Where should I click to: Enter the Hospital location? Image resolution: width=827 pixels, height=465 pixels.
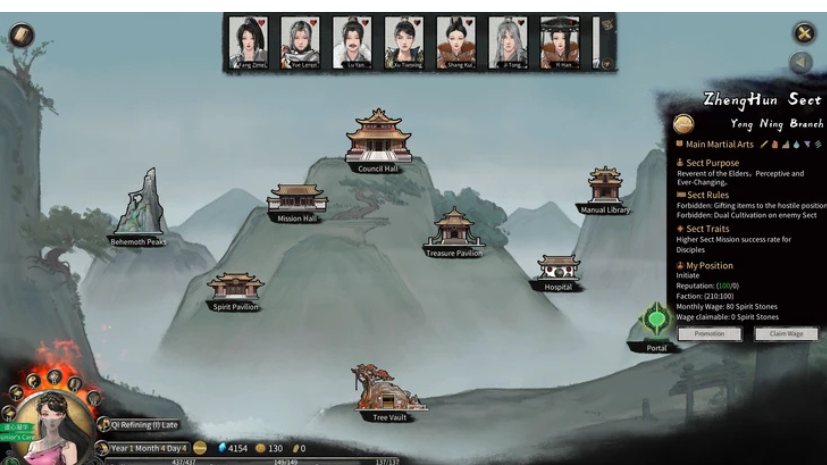[558, 270]
